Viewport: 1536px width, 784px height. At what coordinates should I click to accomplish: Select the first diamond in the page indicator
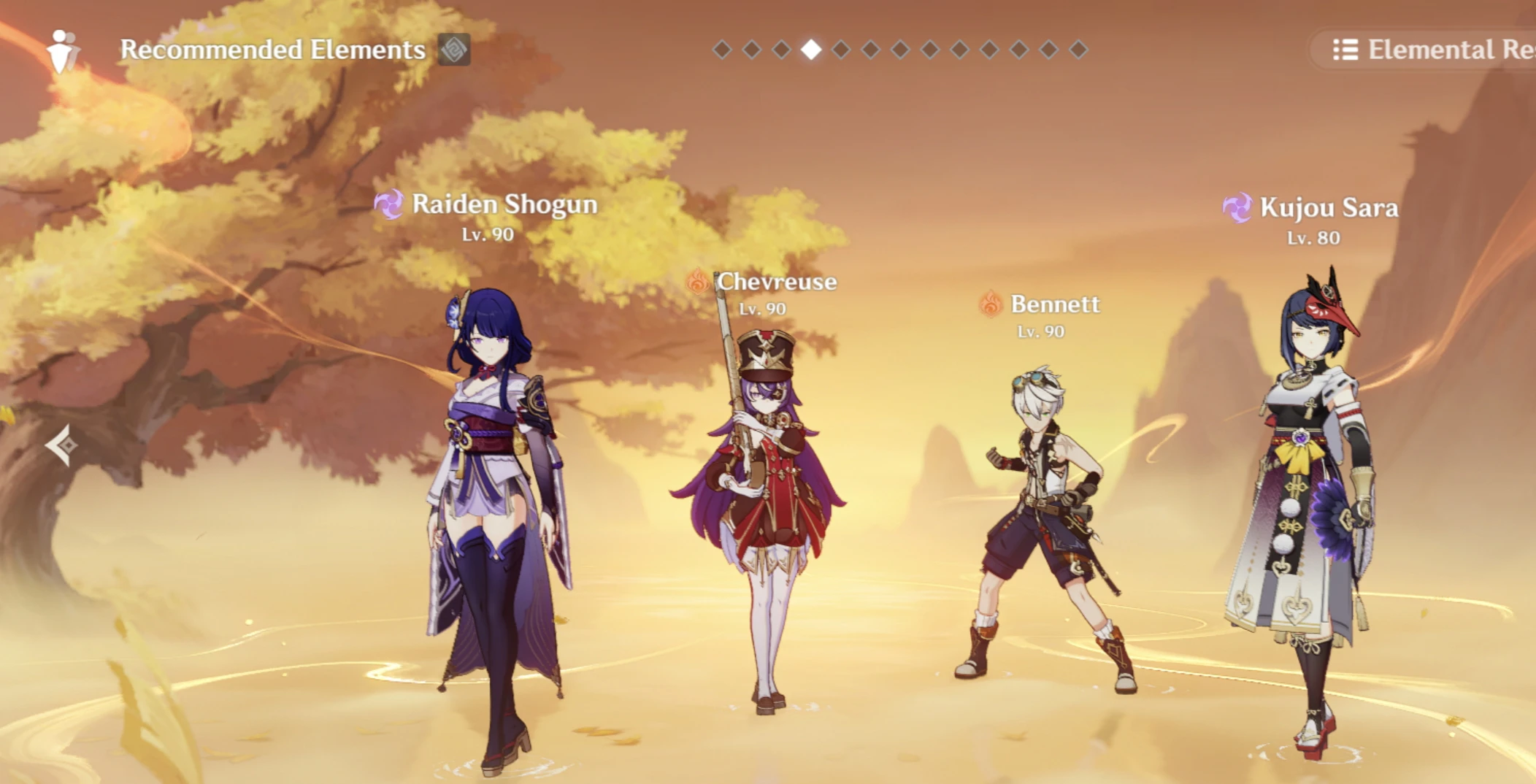point(723,50)
